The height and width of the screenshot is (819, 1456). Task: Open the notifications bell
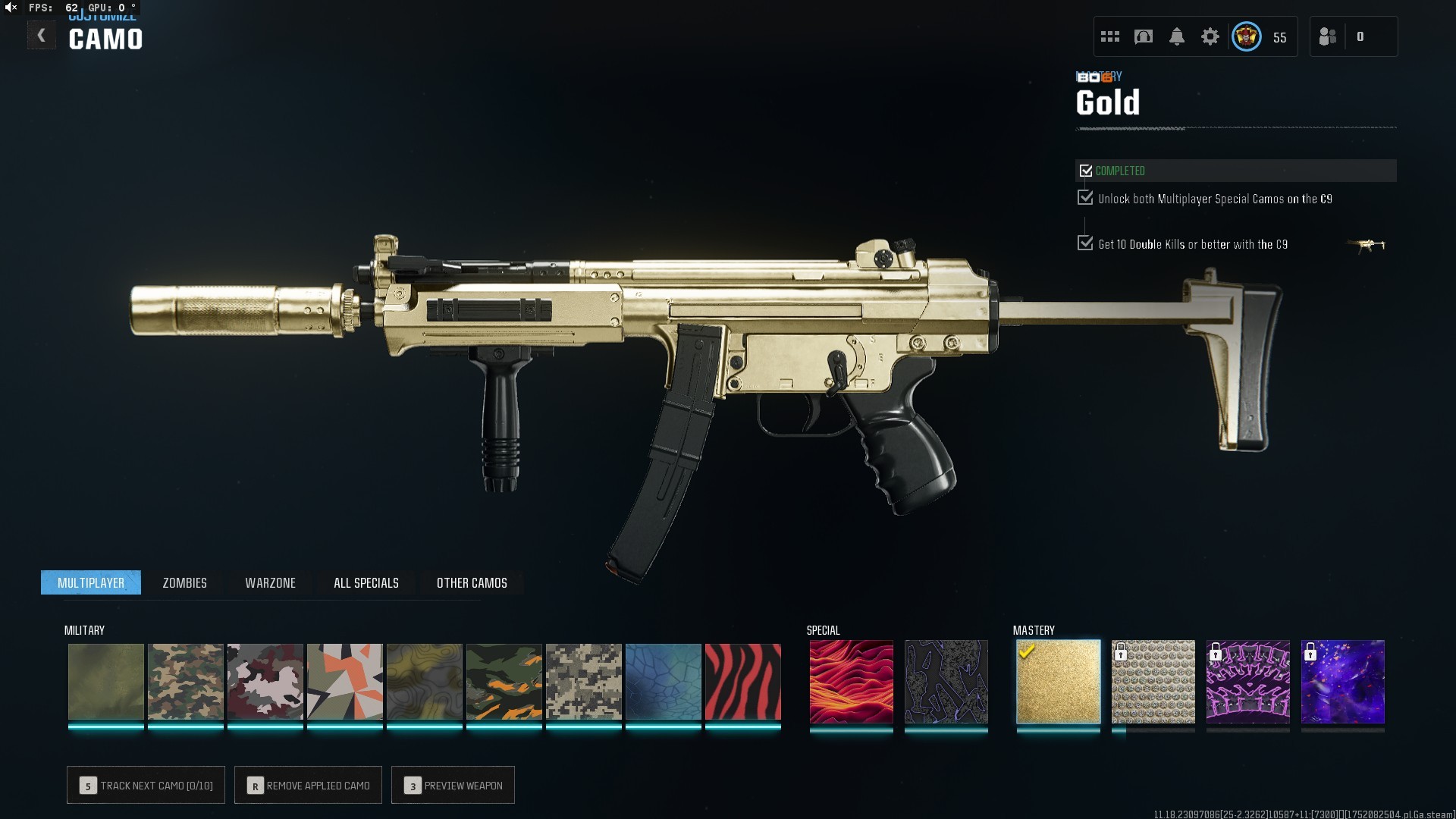[1176, 36]
